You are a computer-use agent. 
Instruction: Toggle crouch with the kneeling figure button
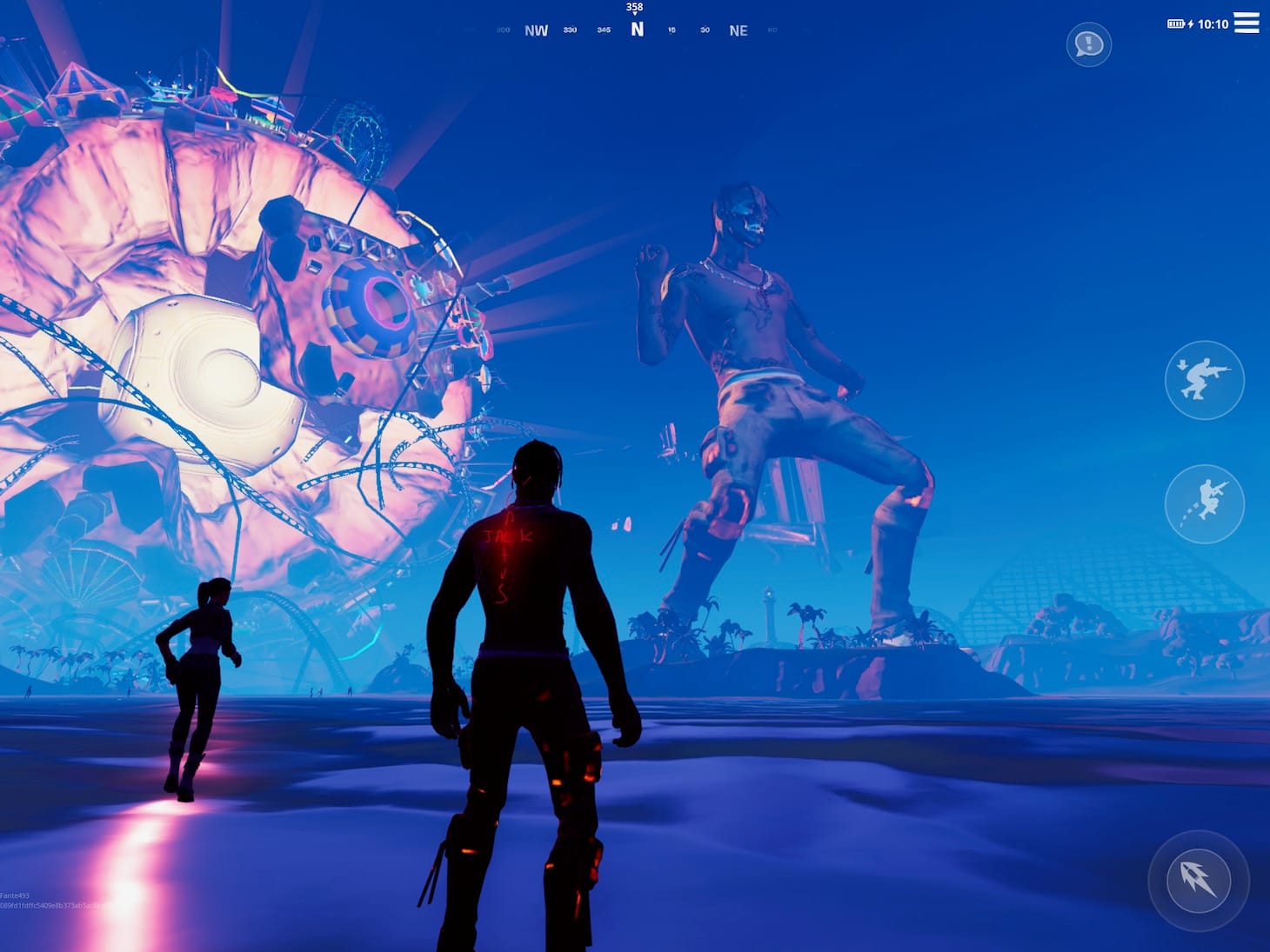[1204, 380]
